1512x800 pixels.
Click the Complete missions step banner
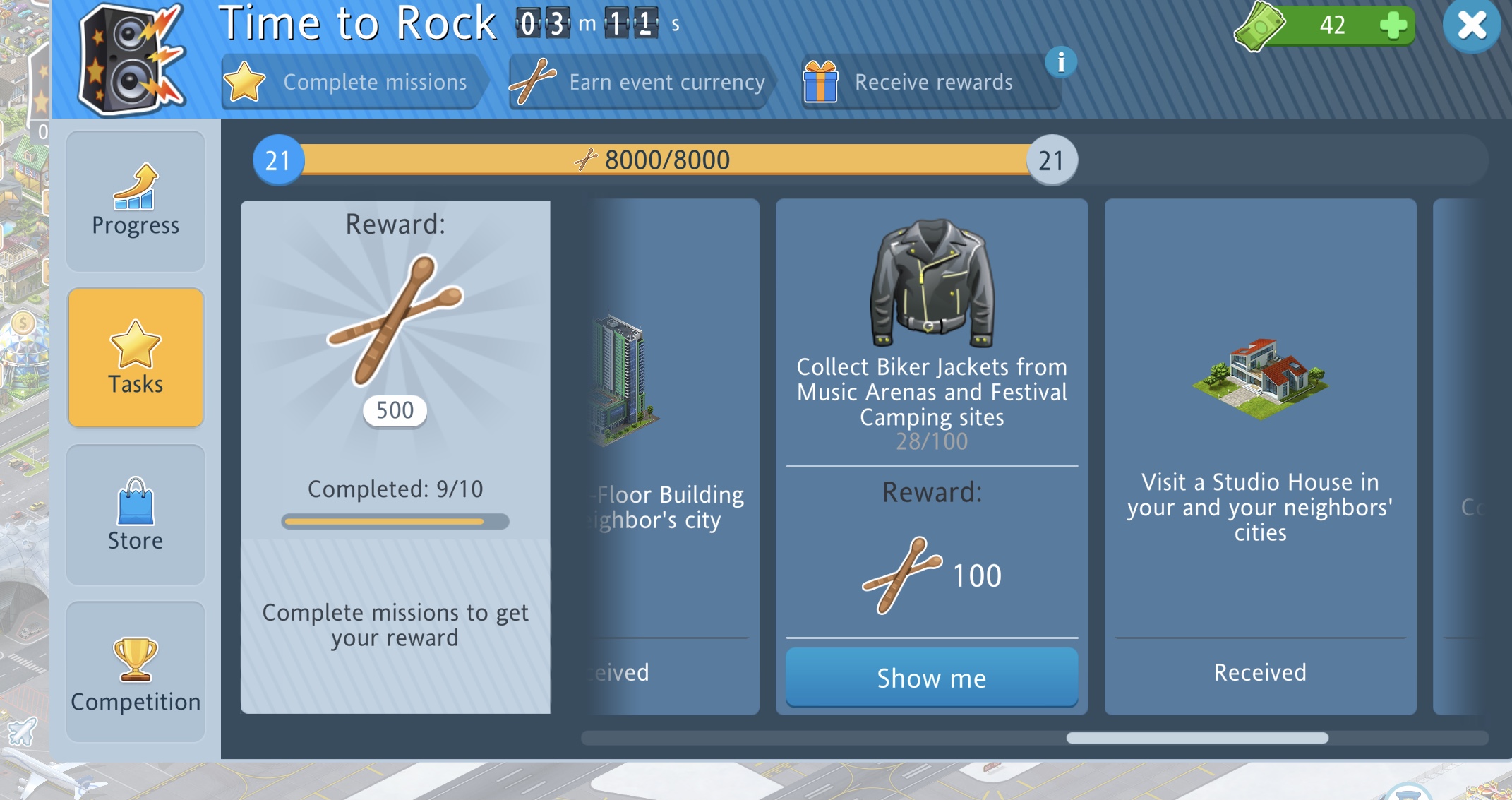pos(353,83)
